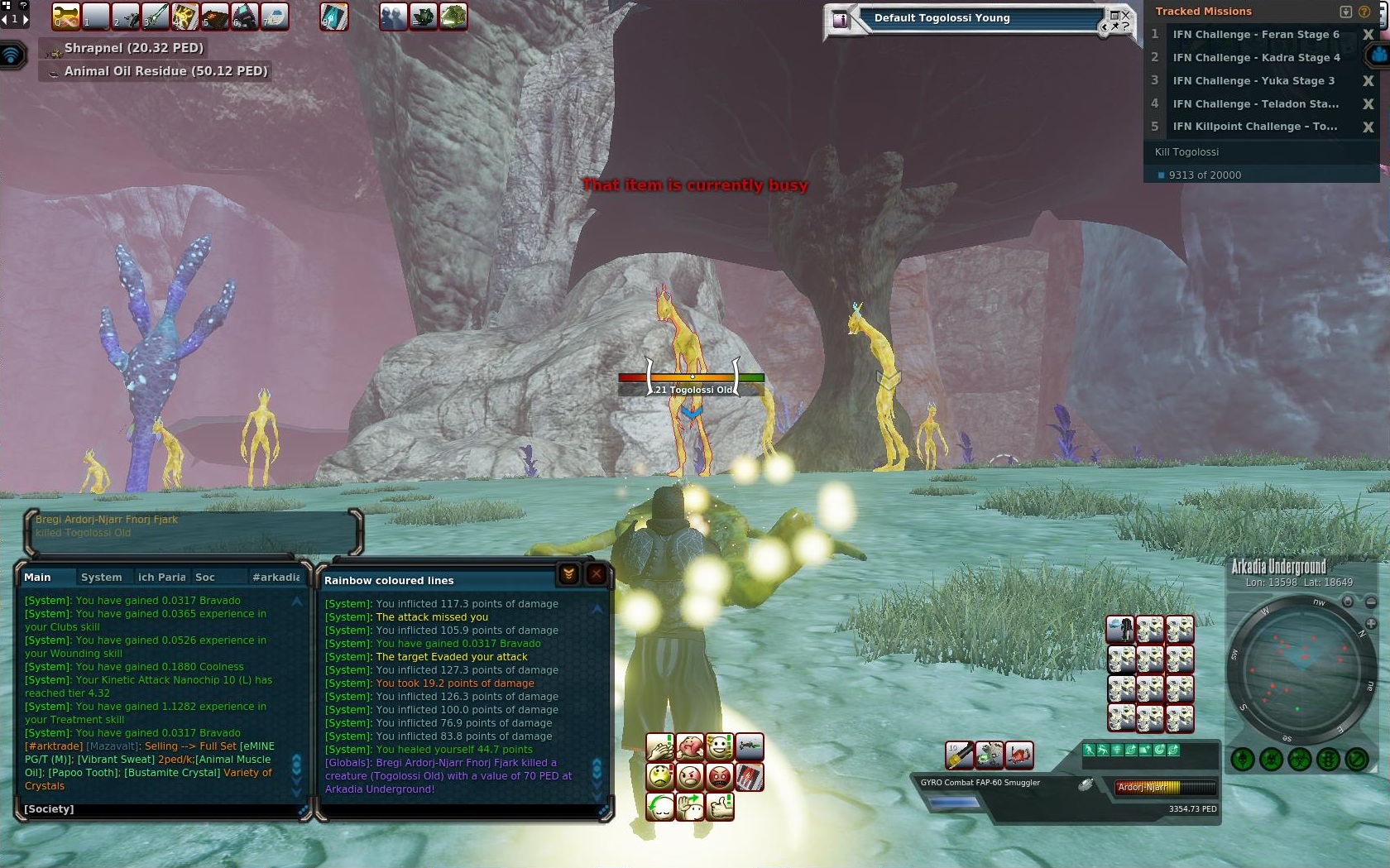Click the red crab creature action icon
This screenshot has width=1390, height=868.
click(x=1019, y=754)
